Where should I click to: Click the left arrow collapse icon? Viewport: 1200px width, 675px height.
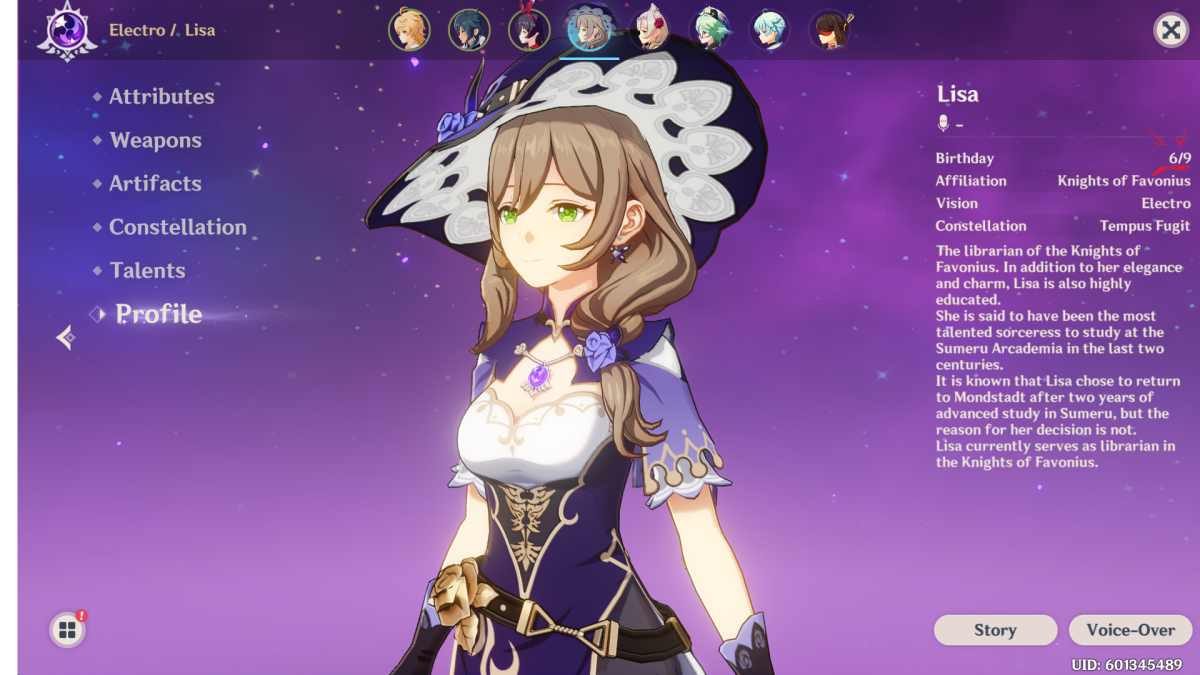tap(66, 338)
